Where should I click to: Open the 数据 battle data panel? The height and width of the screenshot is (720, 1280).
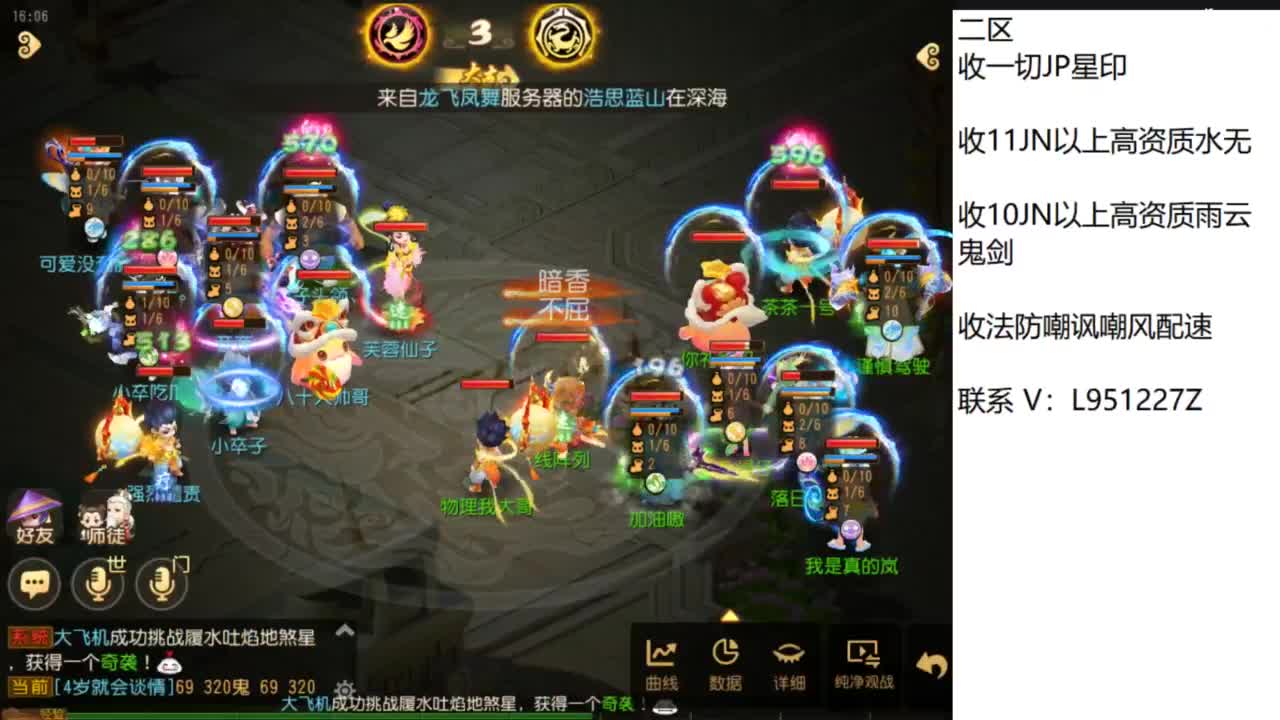pyautogui.click(x=727, y=663)
